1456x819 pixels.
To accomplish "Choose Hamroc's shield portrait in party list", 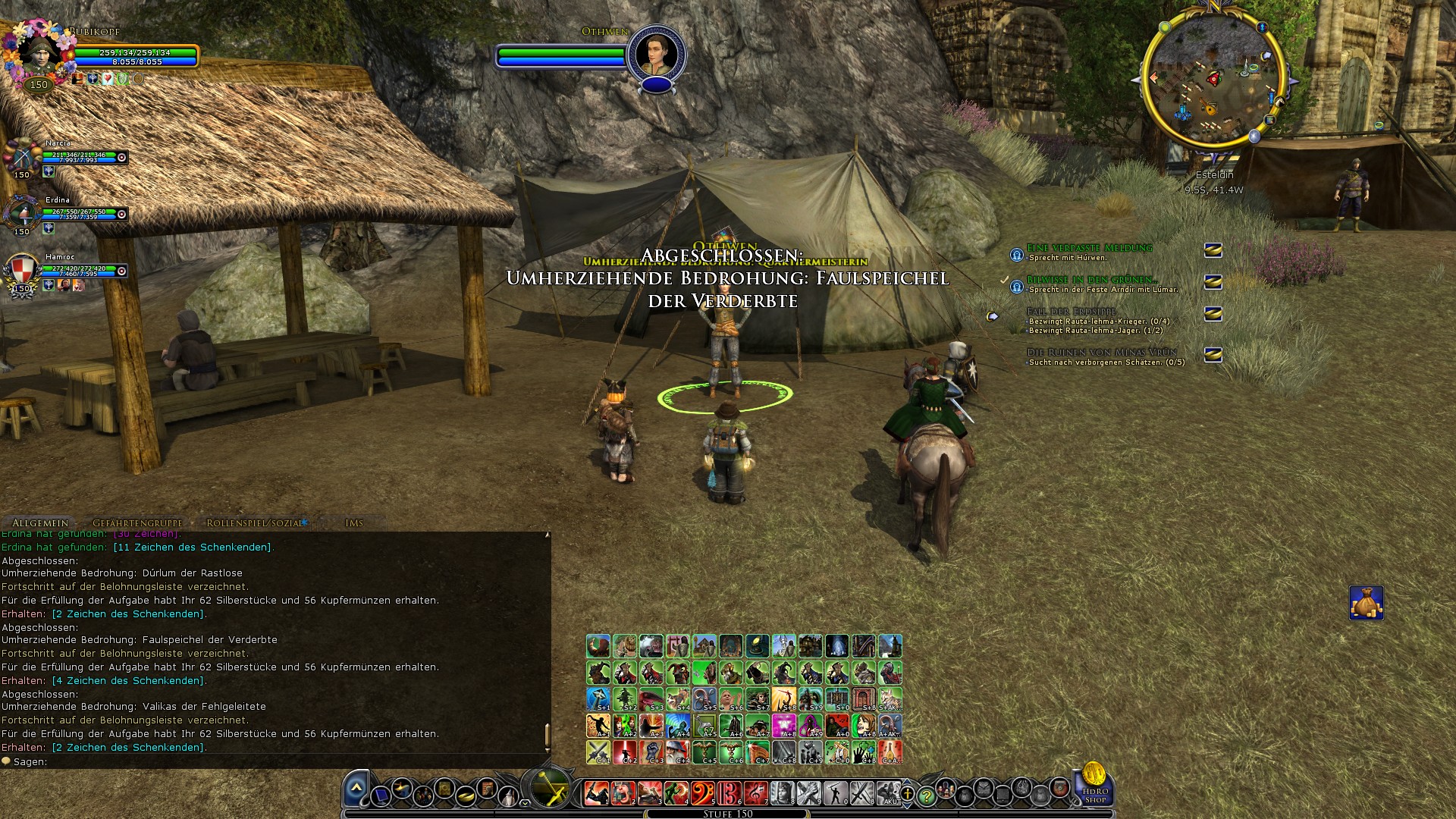I will [x=22, y=270].
